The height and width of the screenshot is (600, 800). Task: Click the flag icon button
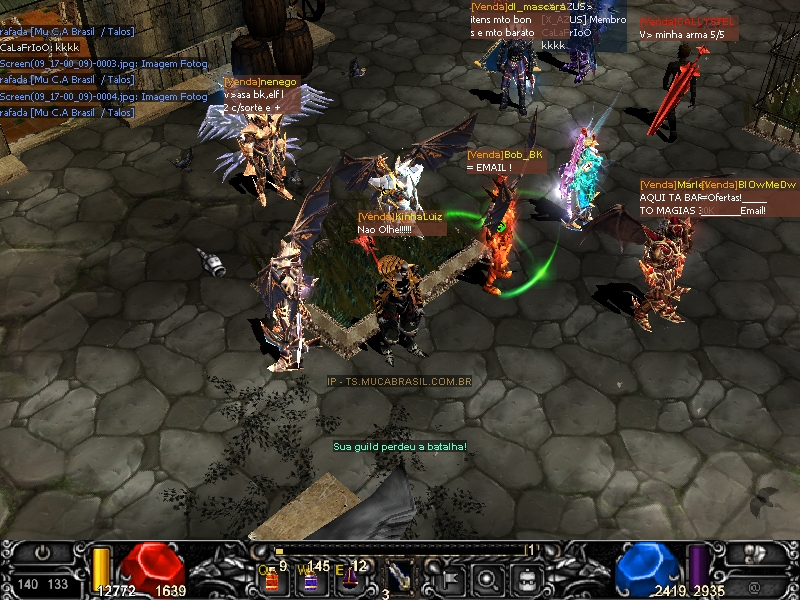(x=449, y=576)
